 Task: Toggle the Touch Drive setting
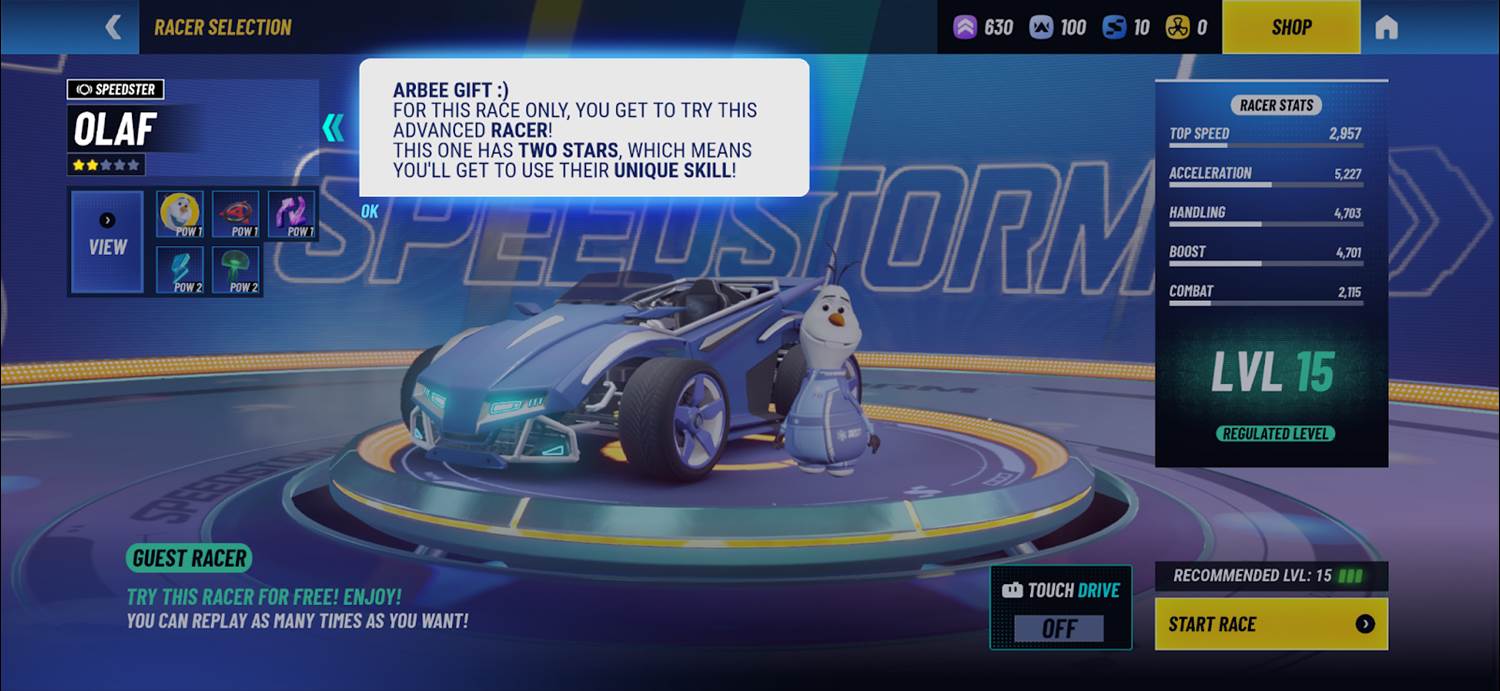[x=1060, y=627]
